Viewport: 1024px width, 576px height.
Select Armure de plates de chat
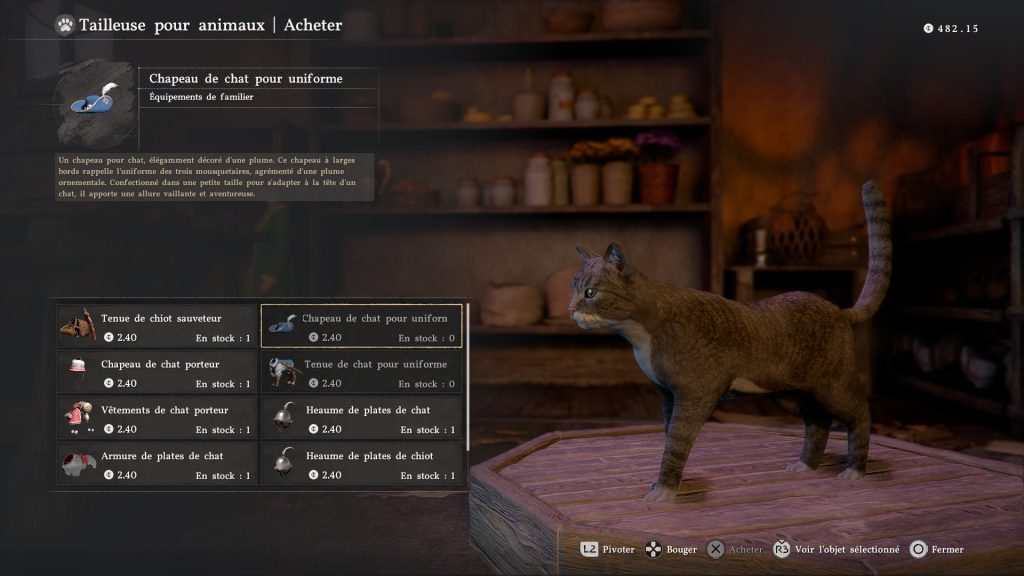tap(157, 465)
